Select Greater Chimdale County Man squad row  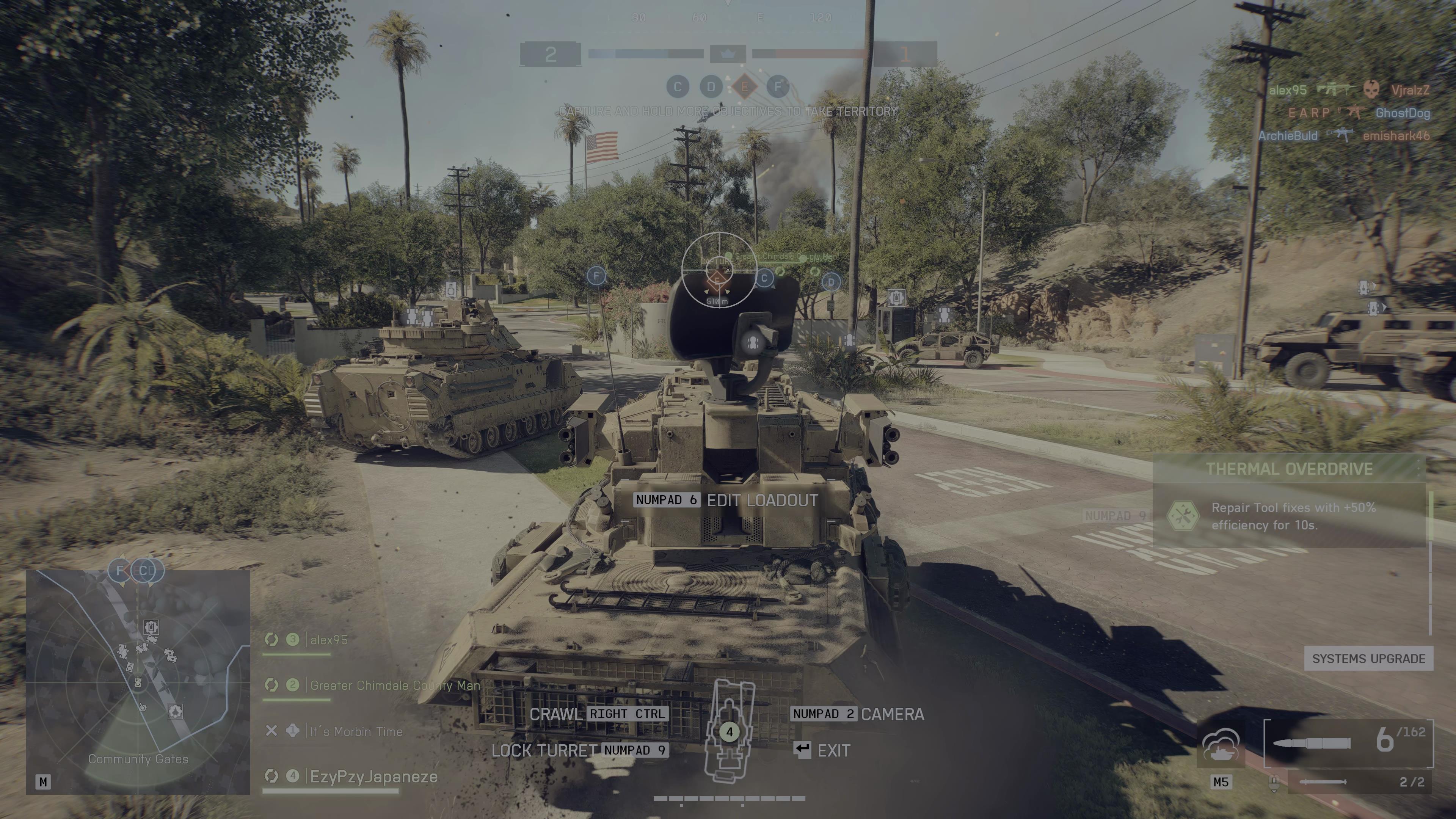pyautogui.click(x=394, y=686)
